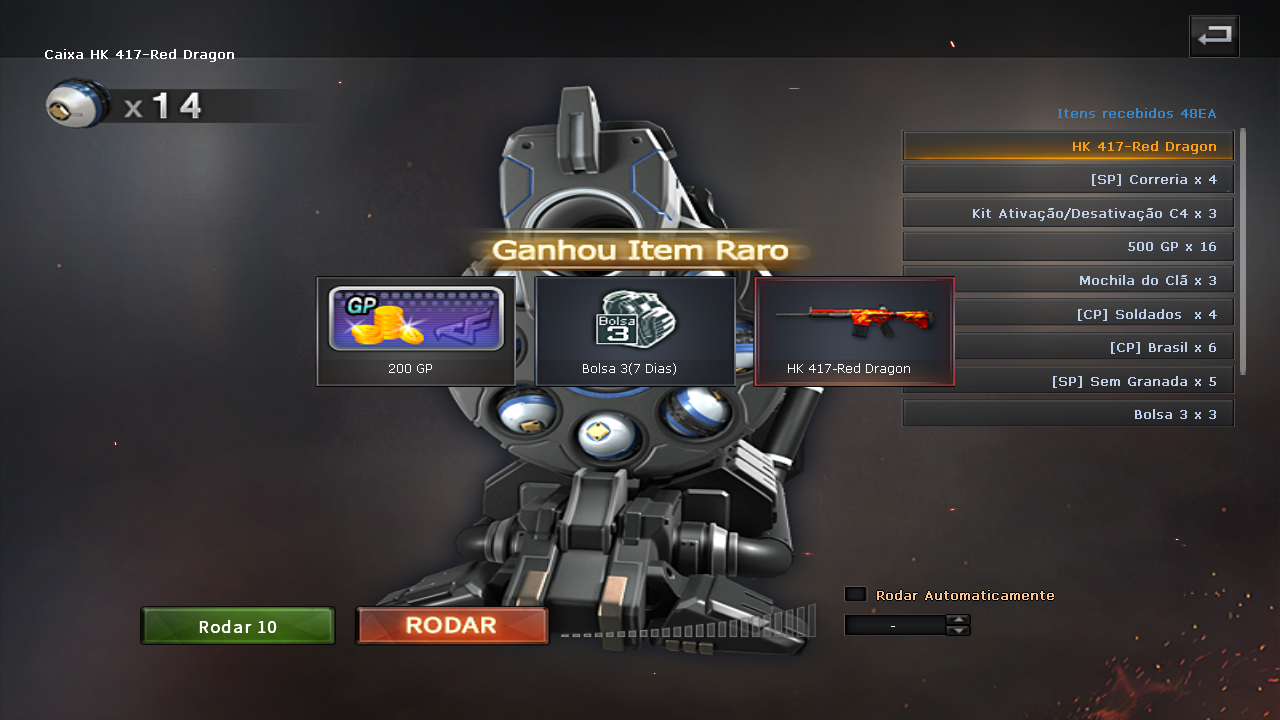Click the received items list scrollbar
The width and height of the screenshot is (1280, 720).
pos(1243,250)
